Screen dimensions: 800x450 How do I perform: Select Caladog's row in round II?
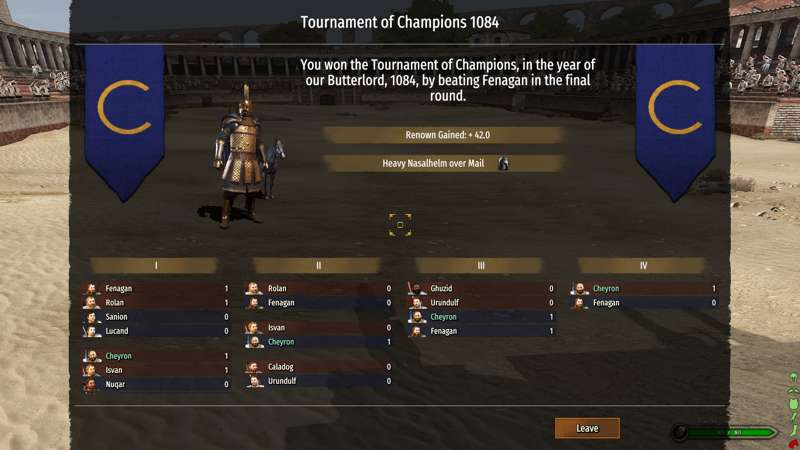tap(318, 366)
